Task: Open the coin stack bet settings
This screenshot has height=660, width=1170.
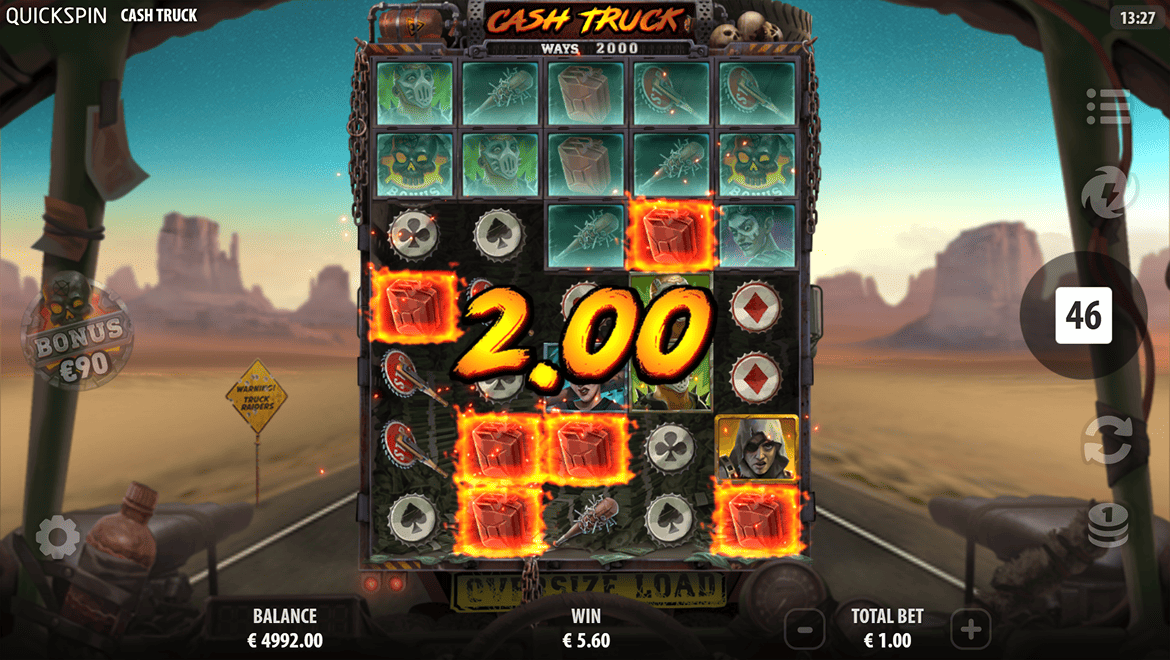Action: [x=1108, y=524]
